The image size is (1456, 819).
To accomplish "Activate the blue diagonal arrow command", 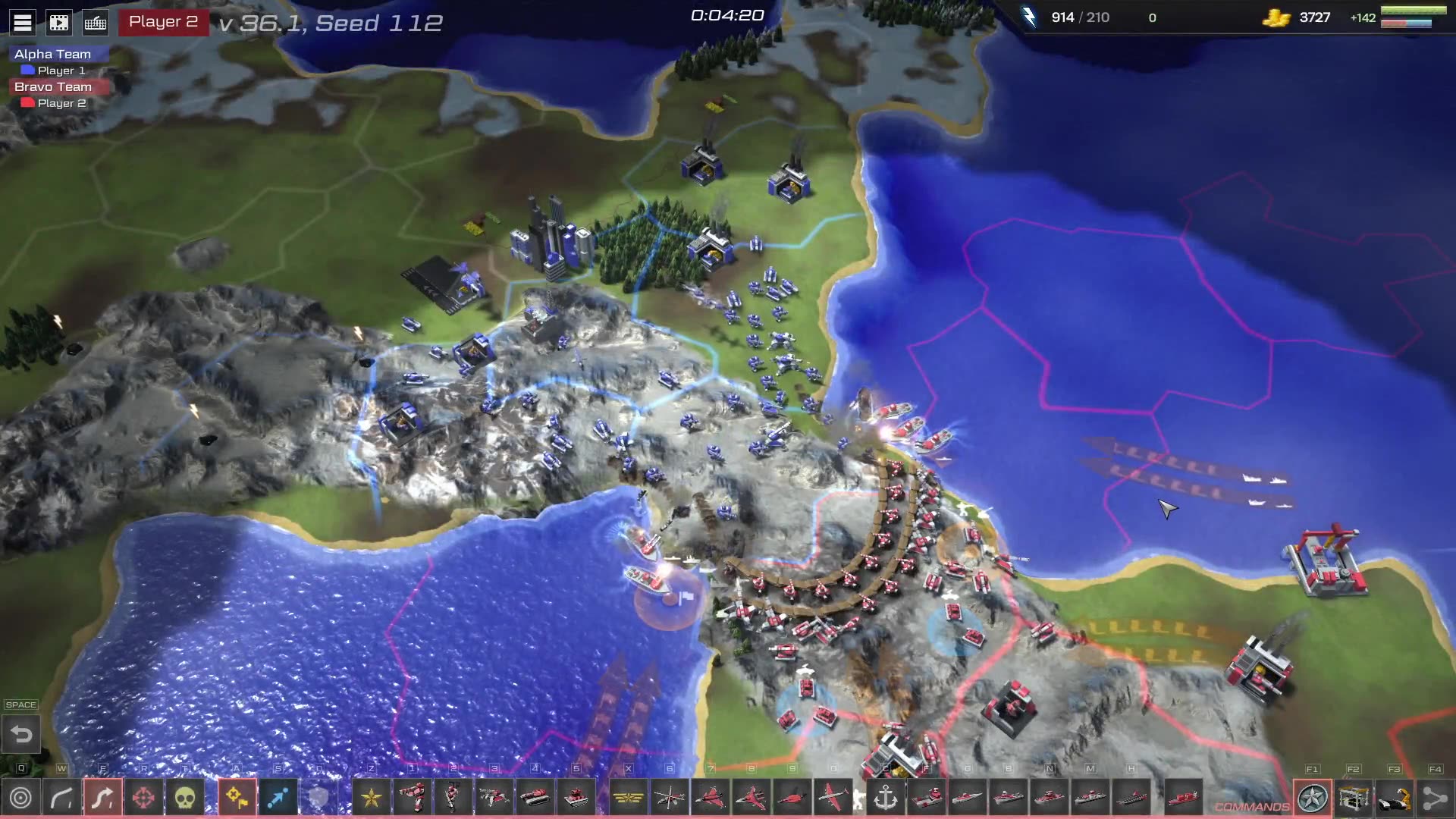I will point(278,798).
